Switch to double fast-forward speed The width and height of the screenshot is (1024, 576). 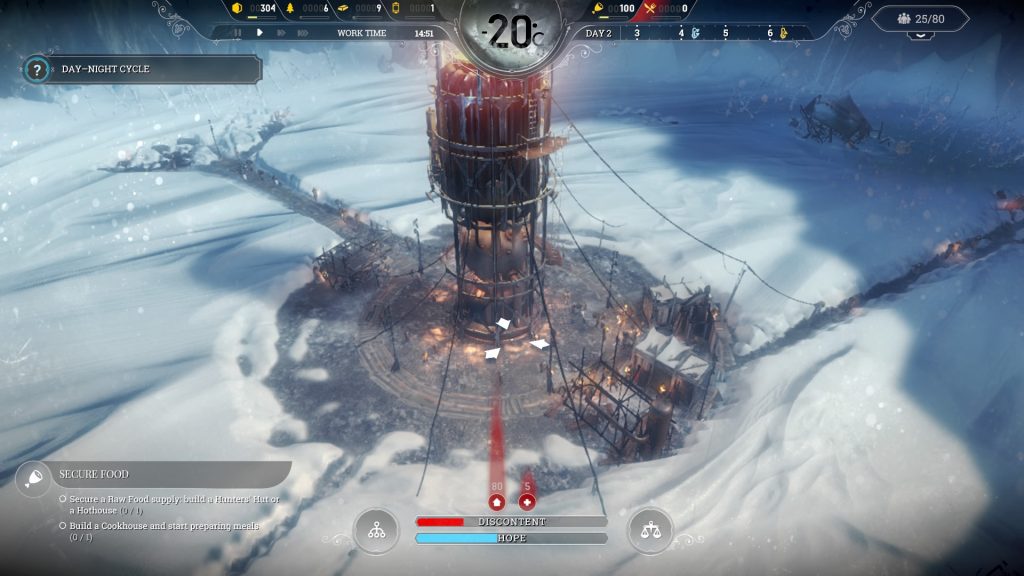[x=283, y=33]
